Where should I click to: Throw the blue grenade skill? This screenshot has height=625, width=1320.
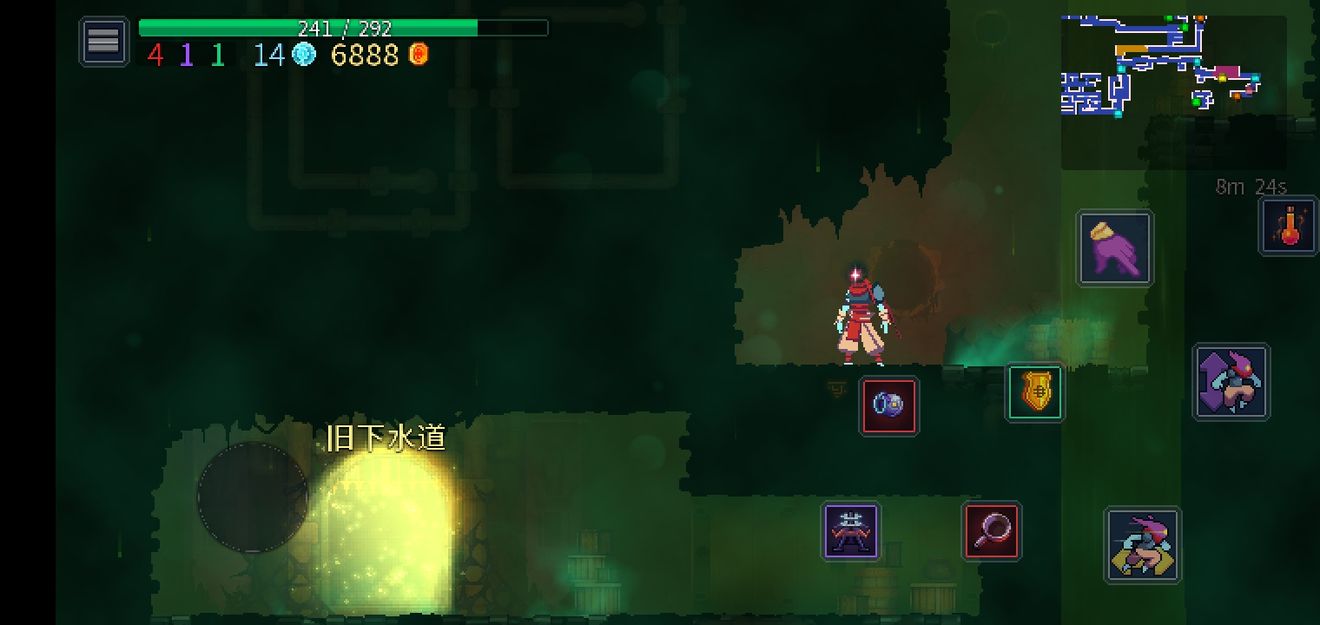click(889, 406)
